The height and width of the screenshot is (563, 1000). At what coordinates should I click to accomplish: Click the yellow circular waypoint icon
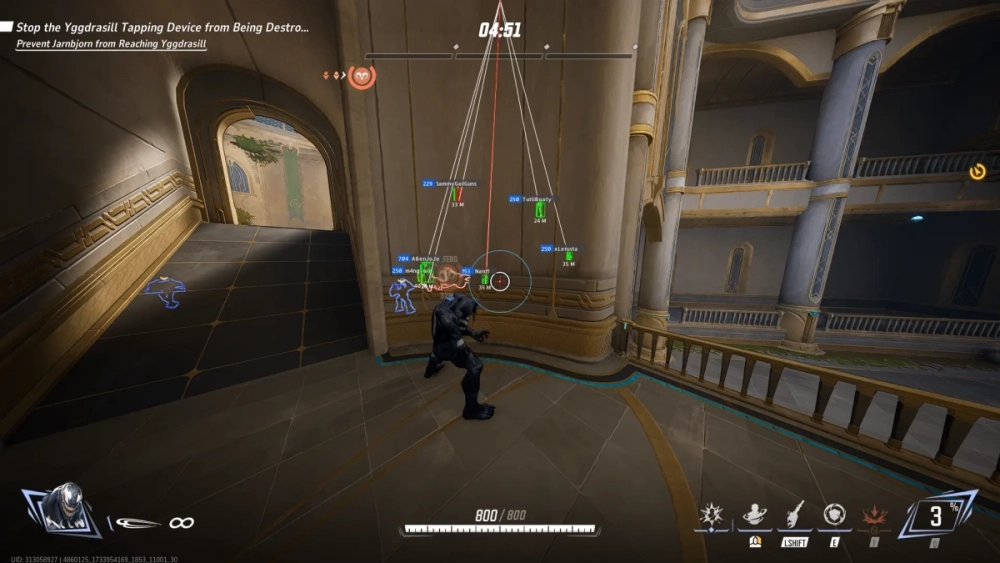coord(977,172)
